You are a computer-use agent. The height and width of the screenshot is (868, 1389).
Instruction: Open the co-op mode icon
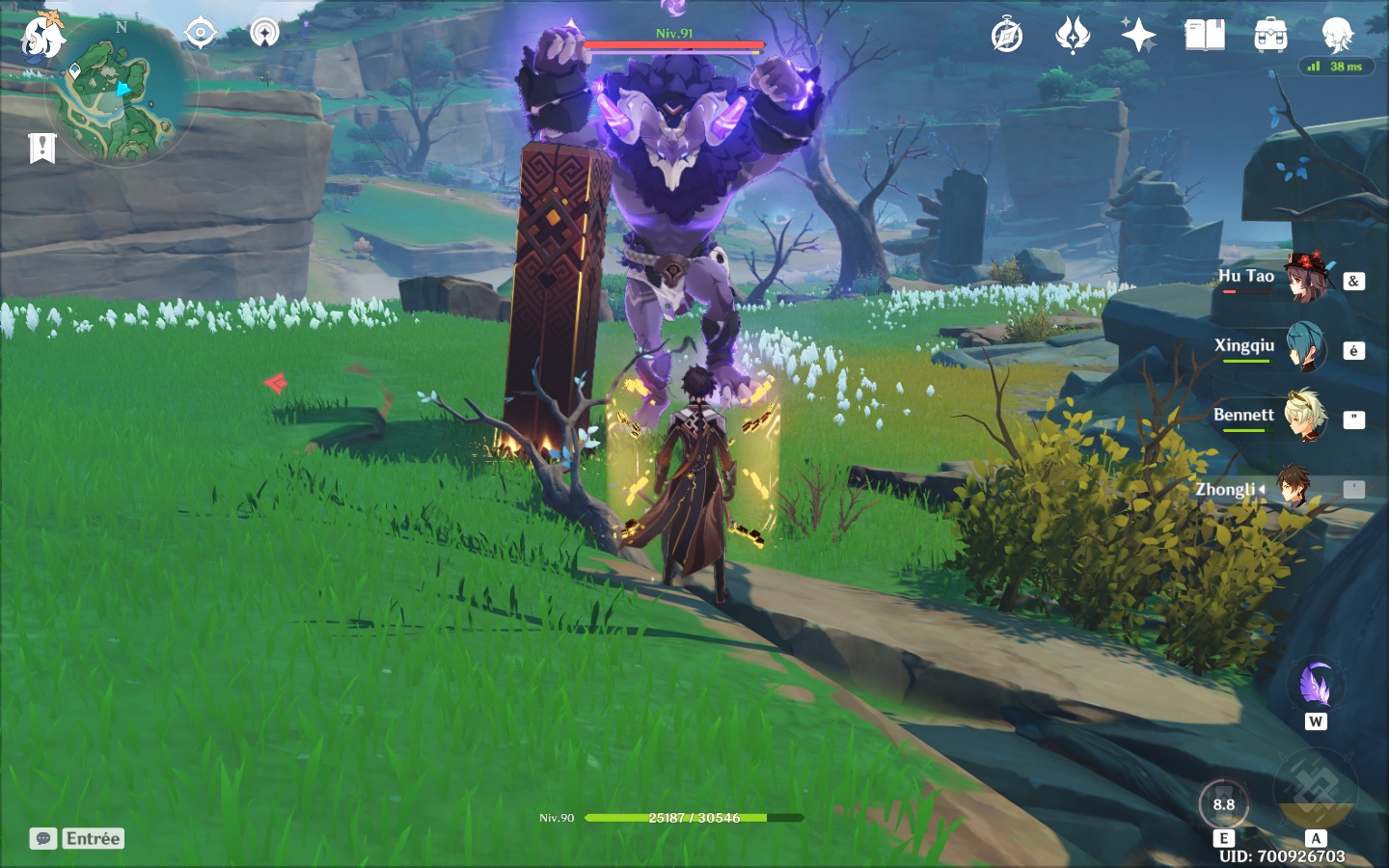[264, 33]
